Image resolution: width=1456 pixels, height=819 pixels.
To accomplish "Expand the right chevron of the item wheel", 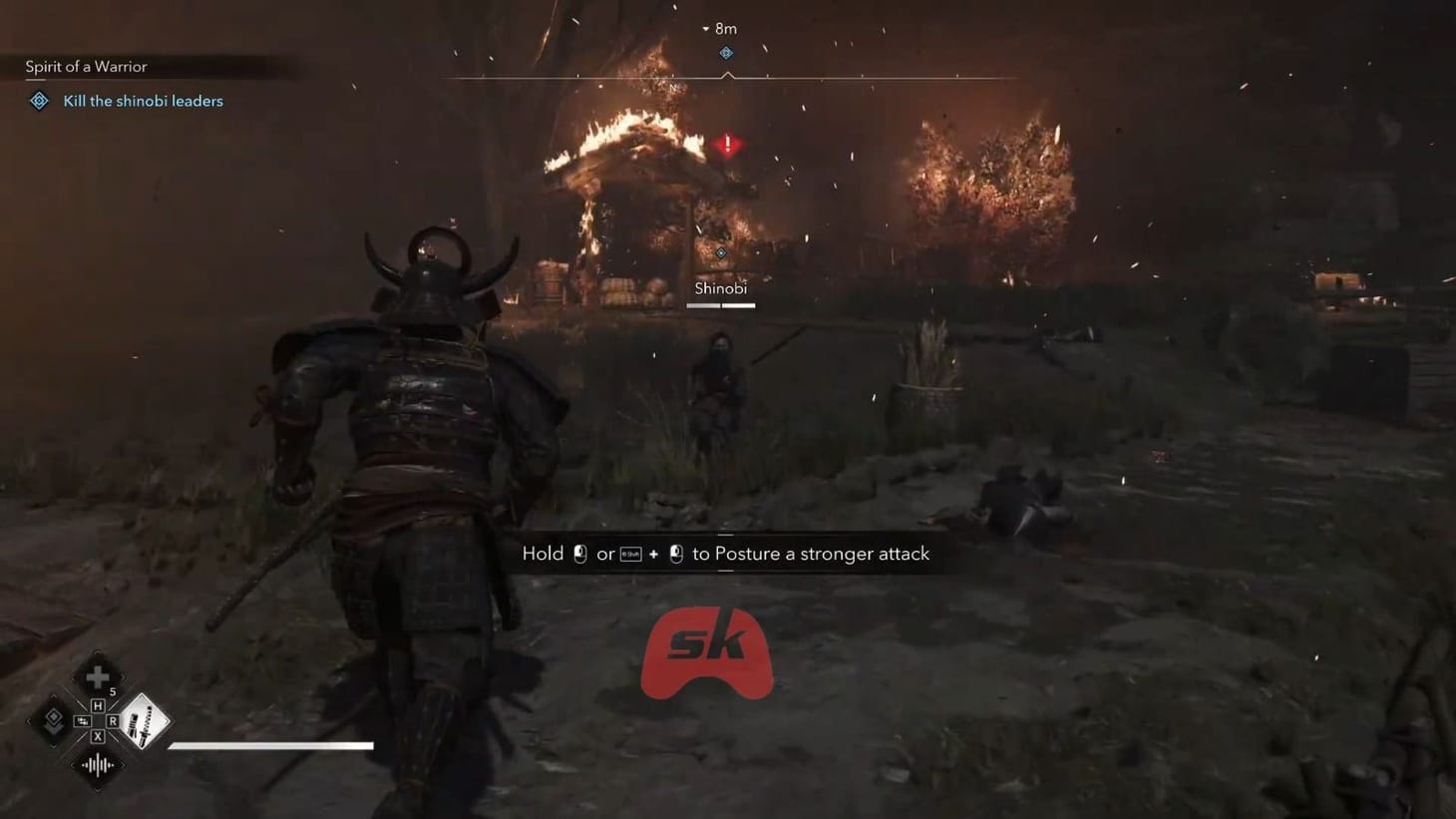I will pos(166,720).
